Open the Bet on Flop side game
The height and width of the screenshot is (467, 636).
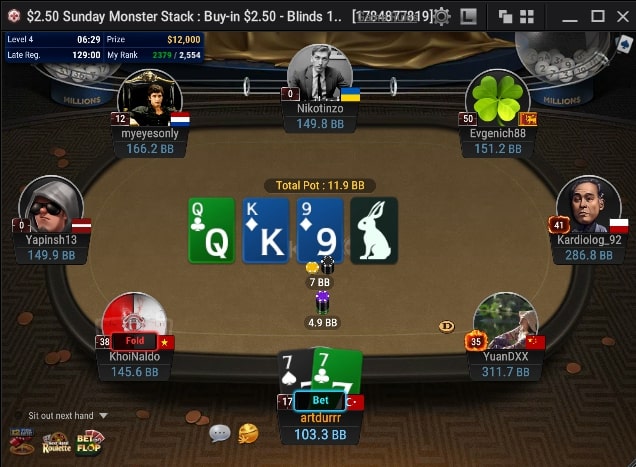click(x=90, y=441)
